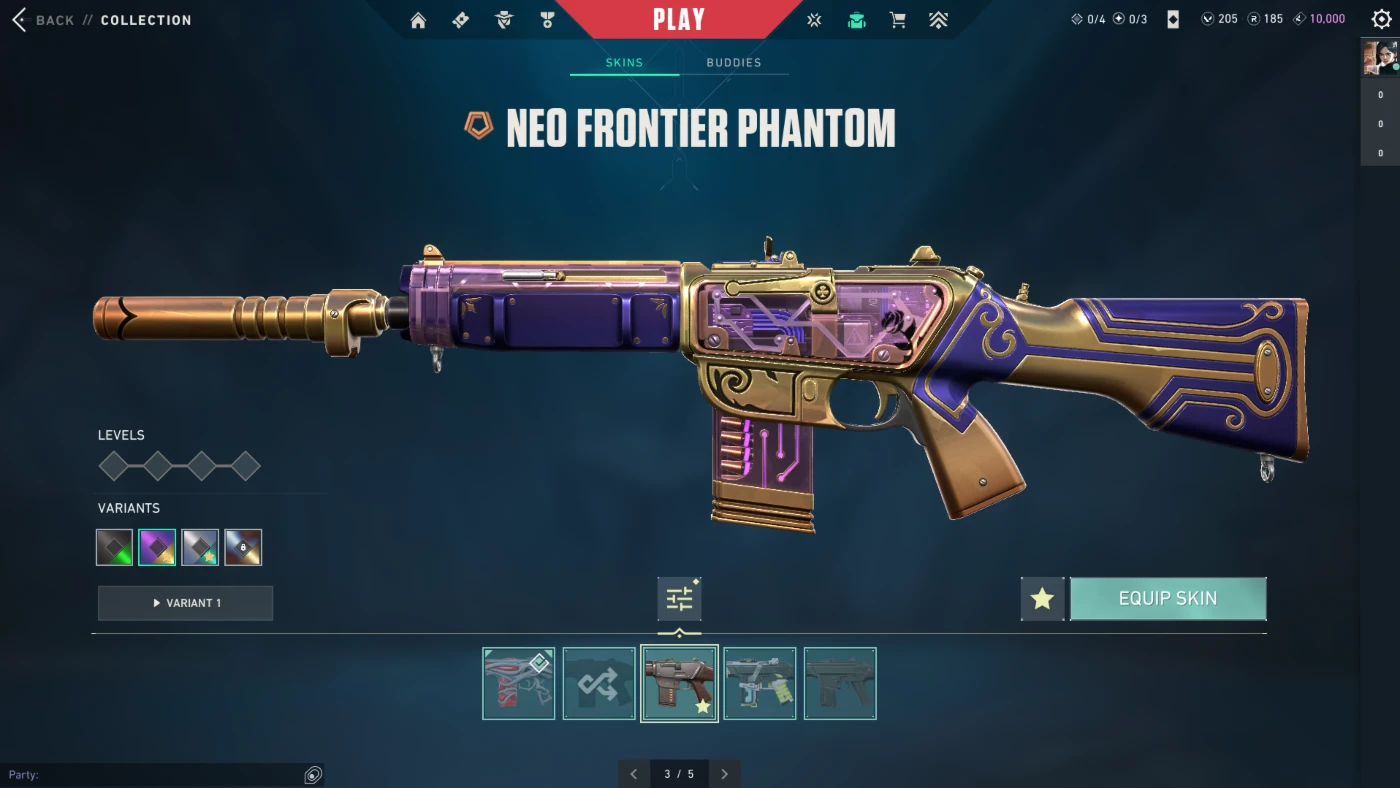The width and height of the screenshot is (1400, 788).
Task: Open the Home screen icon
Action: tap(418, 20)
